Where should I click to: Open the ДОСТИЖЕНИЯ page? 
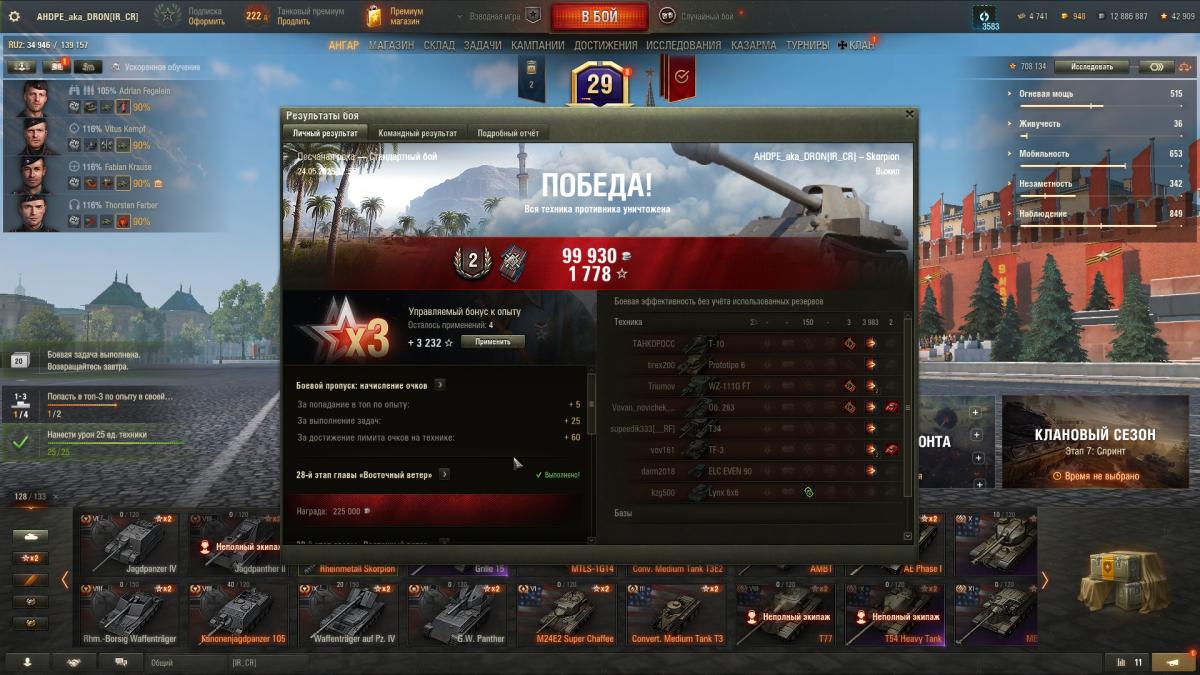coord(605,45)
